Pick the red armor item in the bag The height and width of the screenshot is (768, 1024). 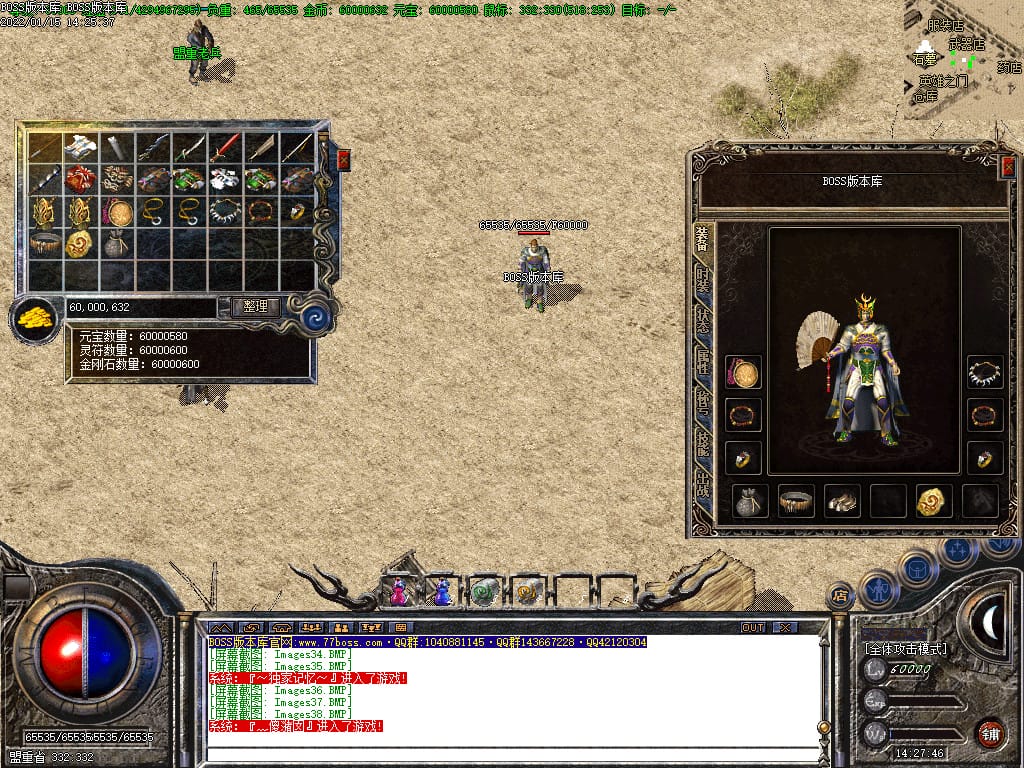[x=79, y=180]
